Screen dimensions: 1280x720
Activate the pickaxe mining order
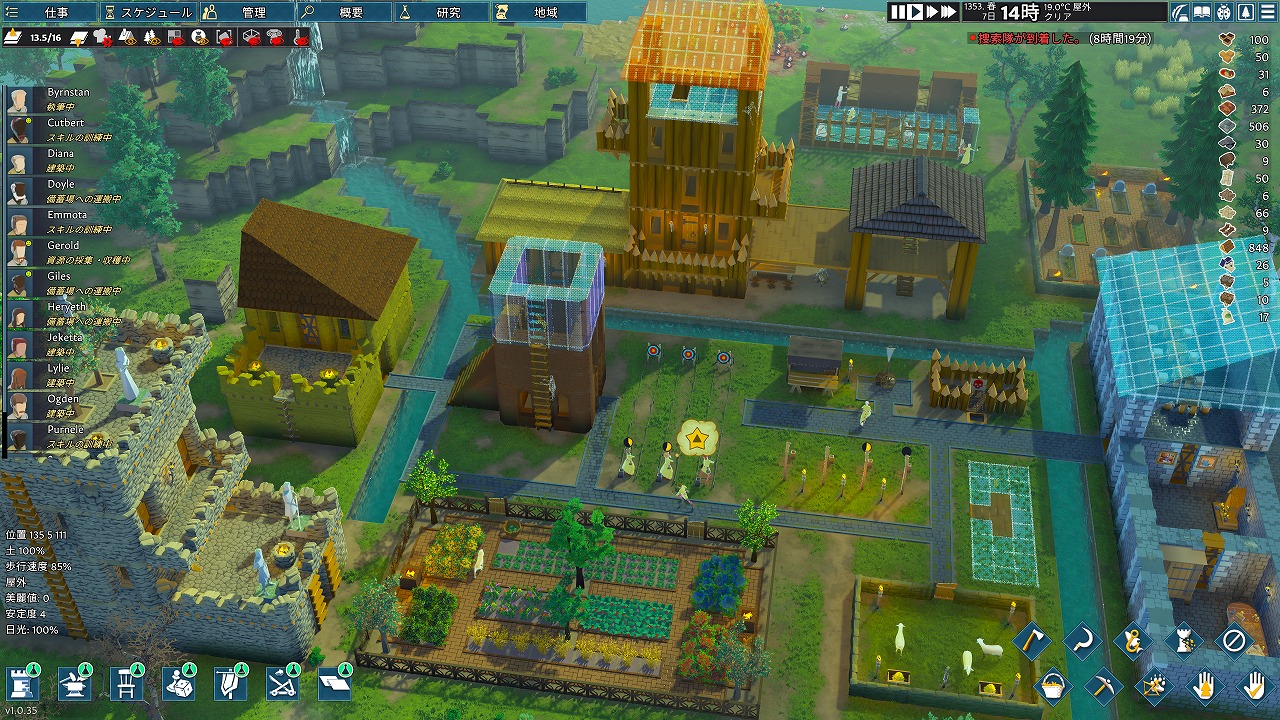[x=1102, y=686]
